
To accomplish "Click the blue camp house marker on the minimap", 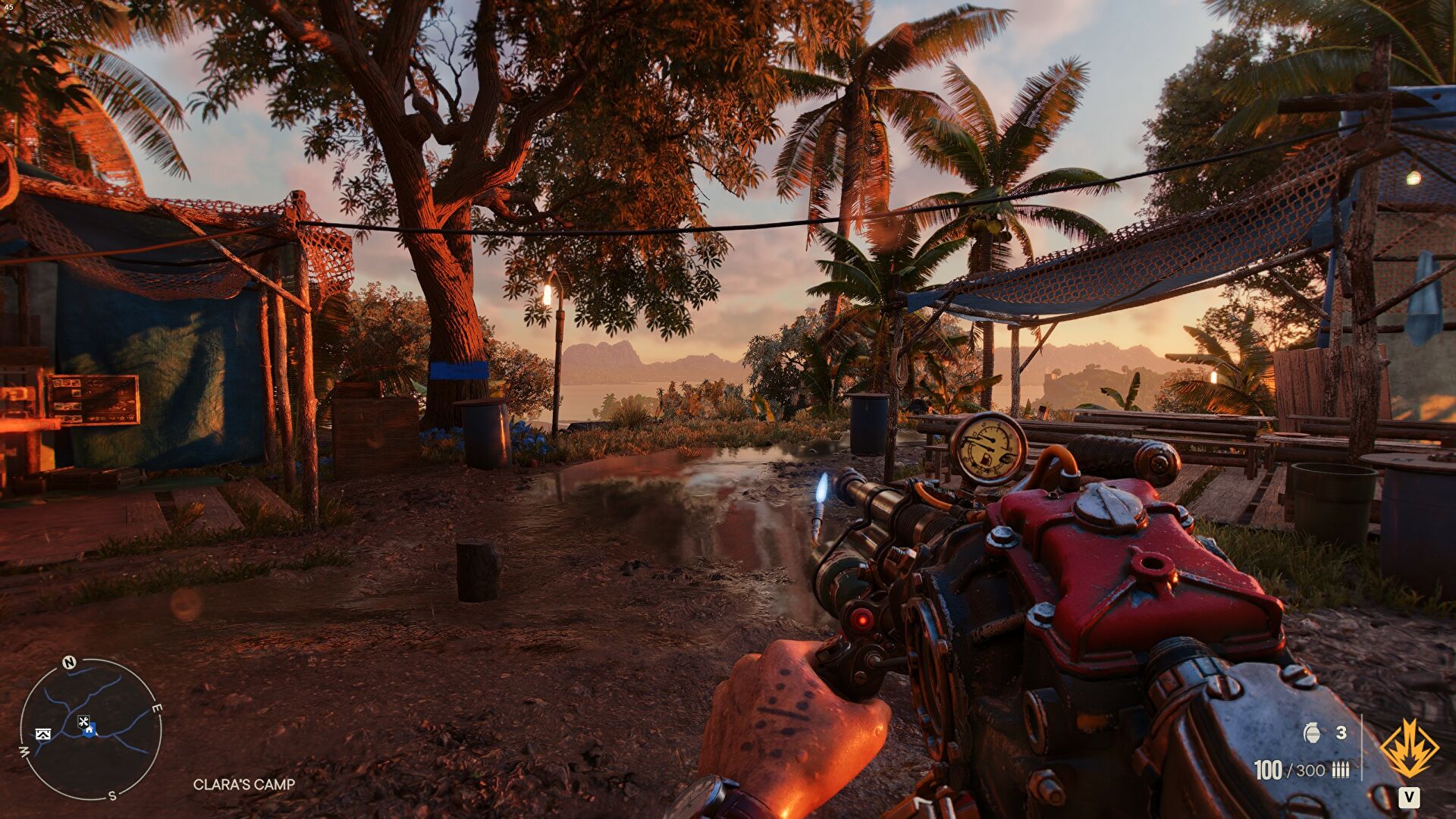I will tap(89, 730).
